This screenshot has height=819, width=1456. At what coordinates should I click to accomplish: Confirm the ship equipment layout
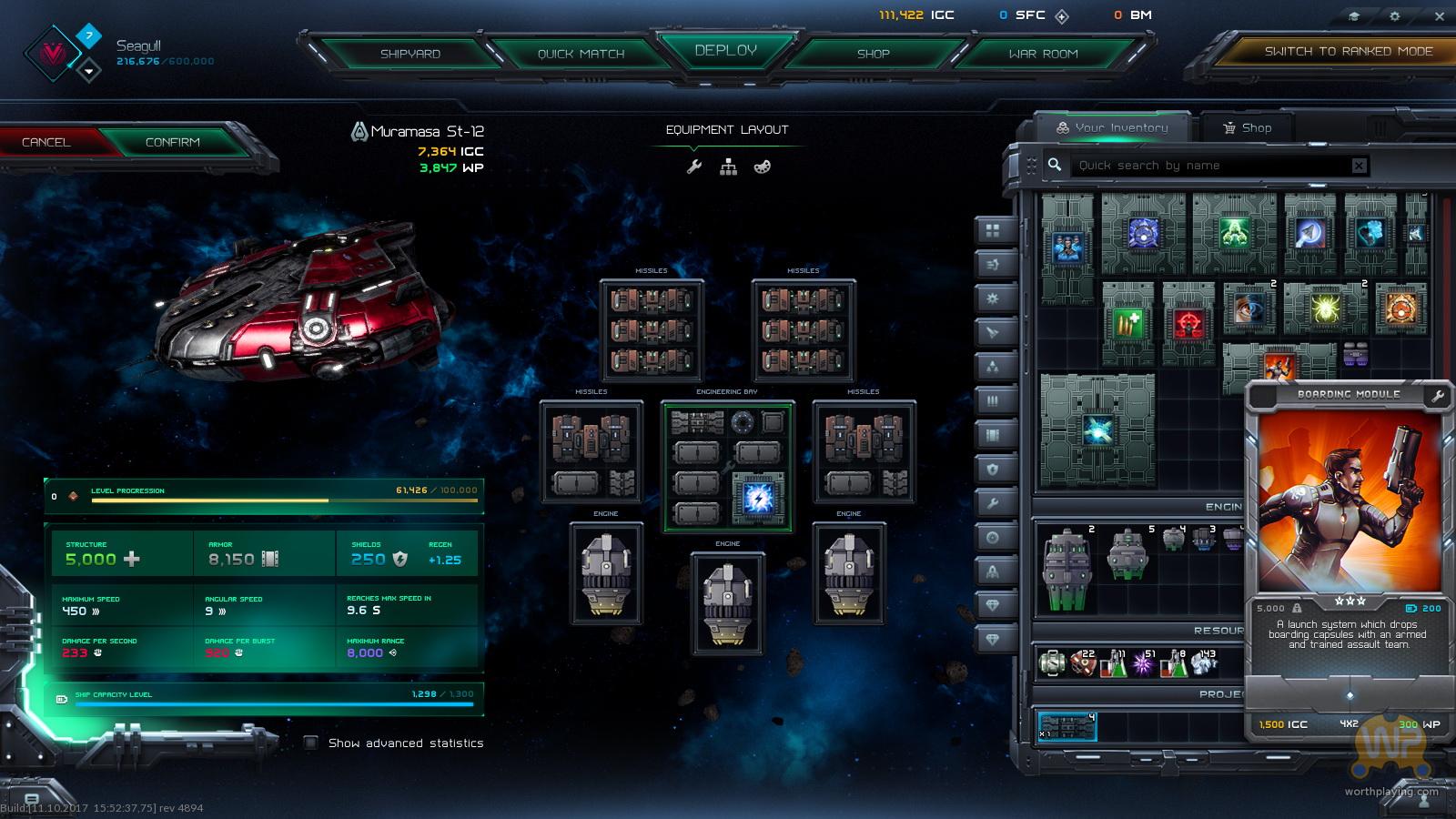[172, 143]
